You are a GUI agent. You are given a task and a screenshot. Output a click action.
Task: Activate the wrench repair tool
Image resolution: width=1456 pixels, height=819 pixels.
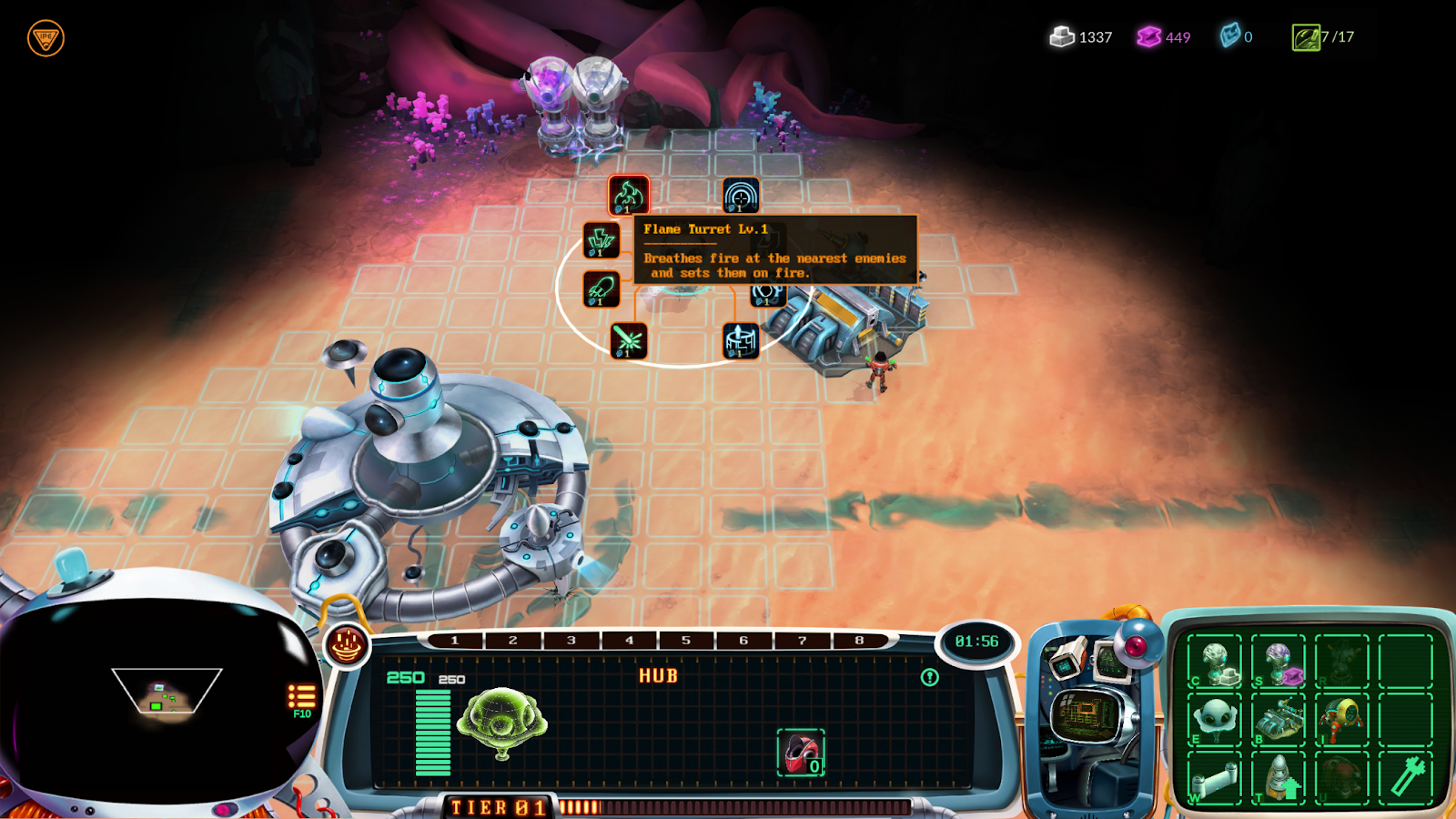coord(1406,778)
